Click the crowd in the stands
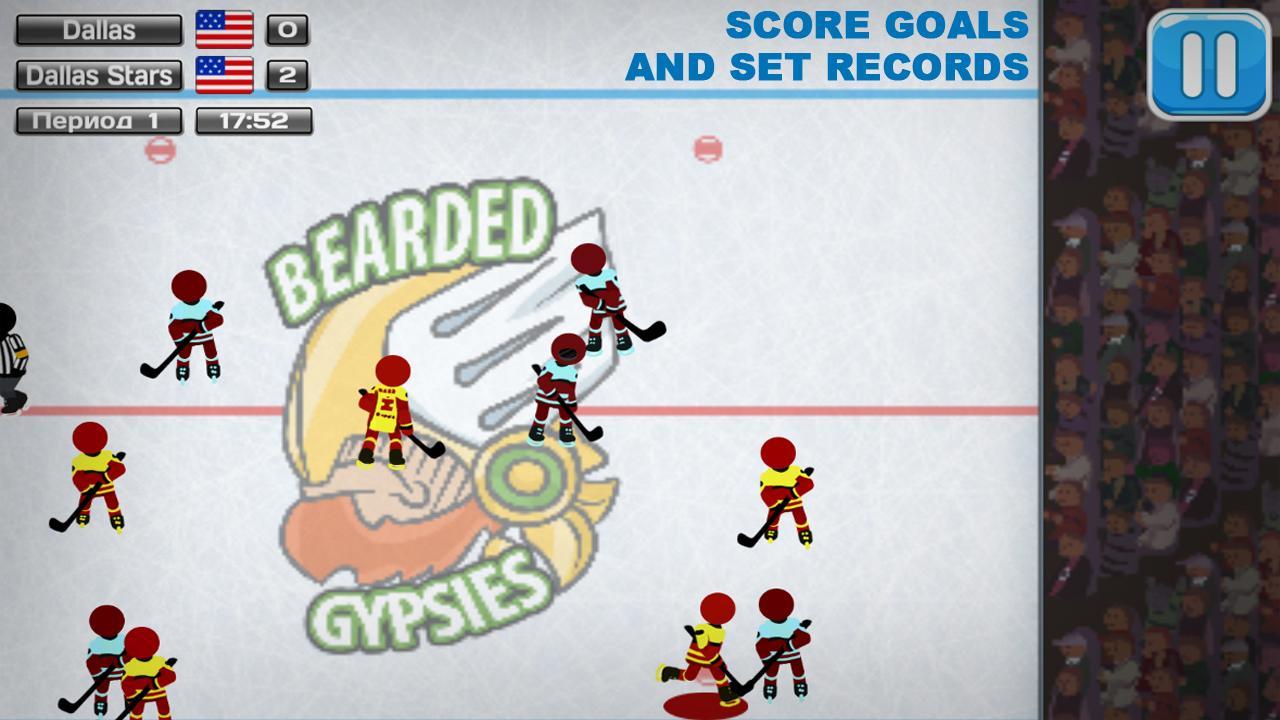Image resolution: width=1280 pixels, height=720 pixels. pos(1160,400)
